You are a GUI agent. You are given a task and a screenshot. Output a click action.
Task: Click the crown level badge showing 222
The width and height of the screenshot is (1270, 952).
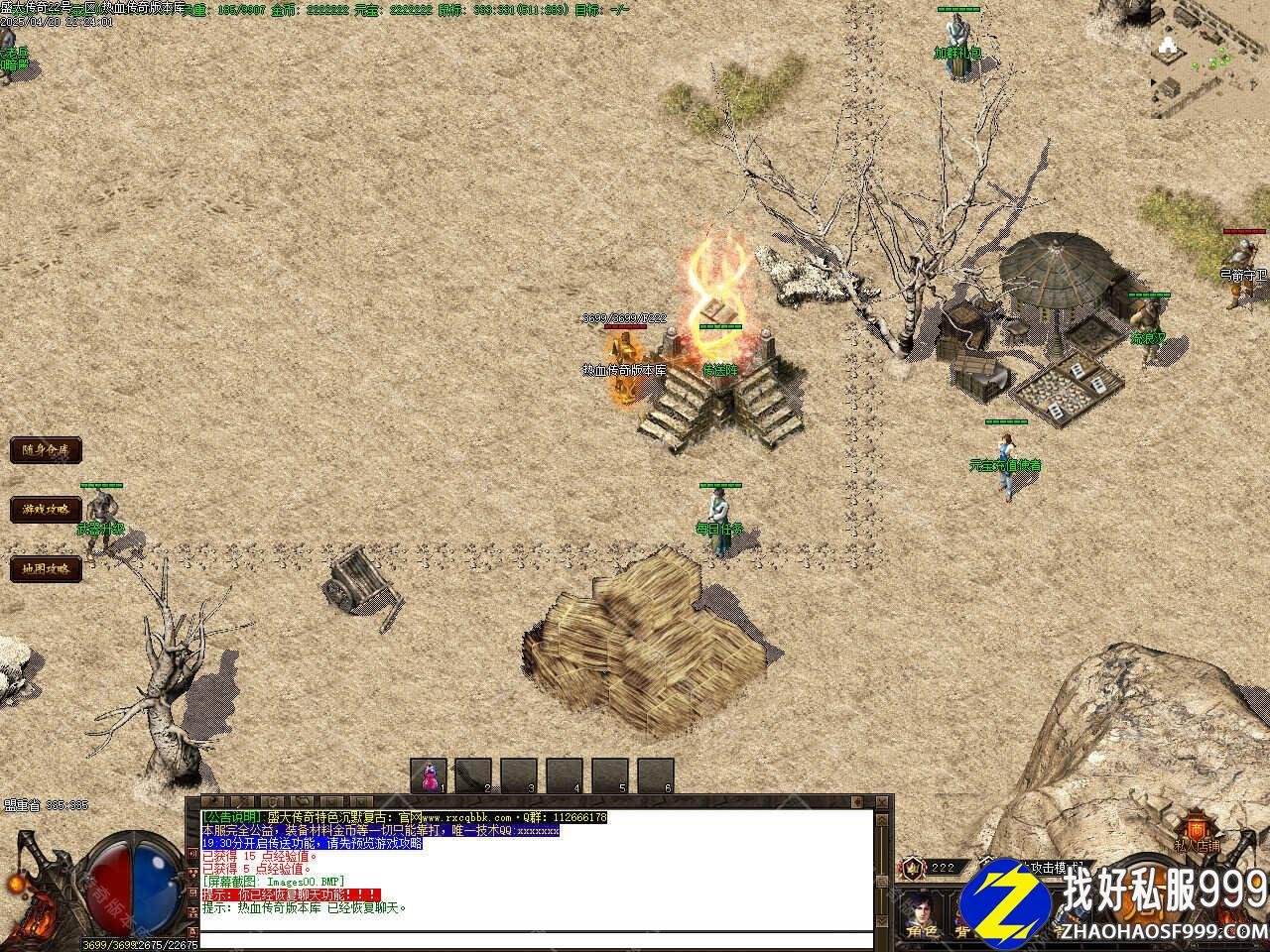[913, 868]
